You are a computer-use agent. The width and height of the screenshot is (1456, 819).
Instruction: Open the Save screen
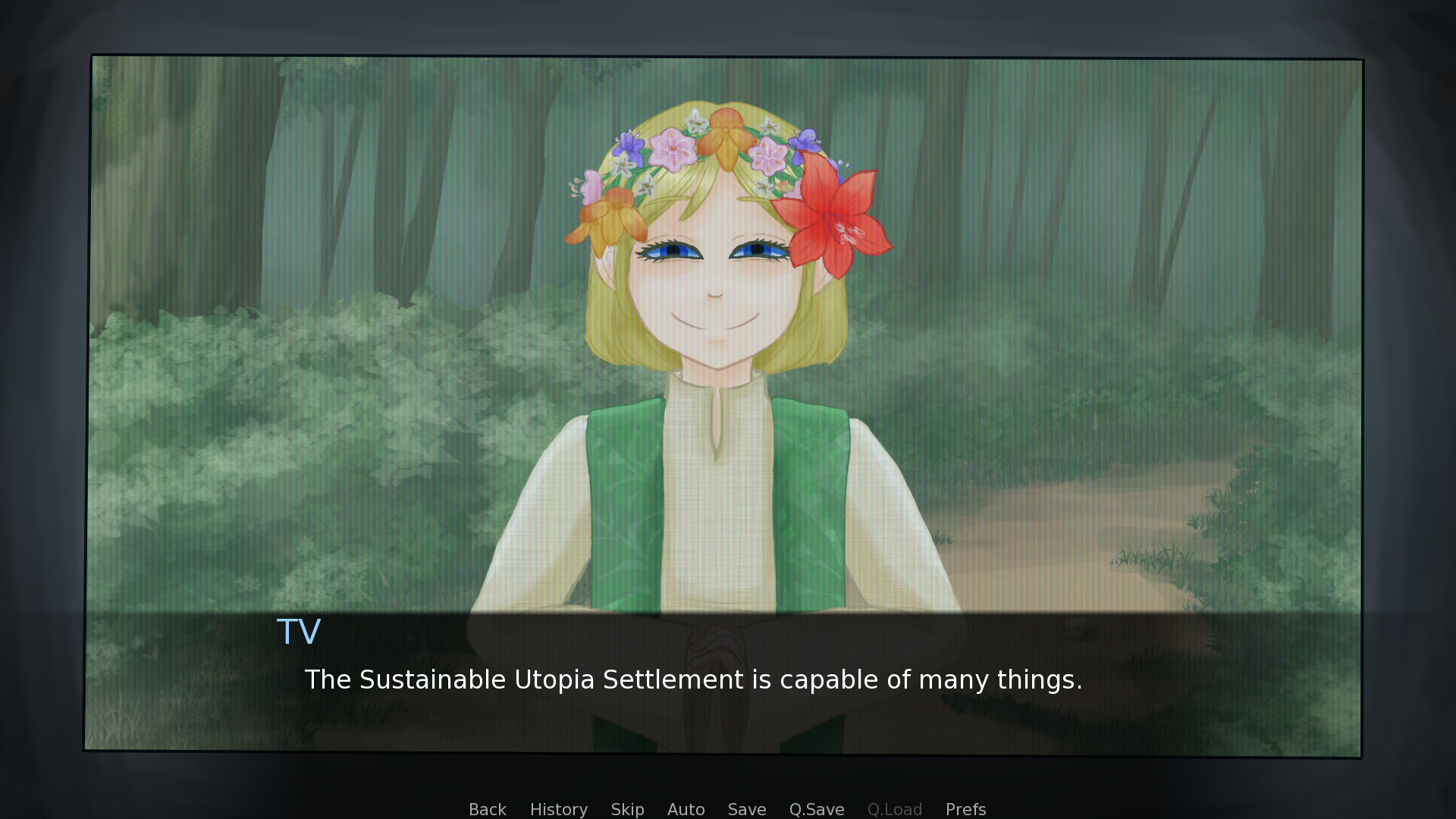745,809
